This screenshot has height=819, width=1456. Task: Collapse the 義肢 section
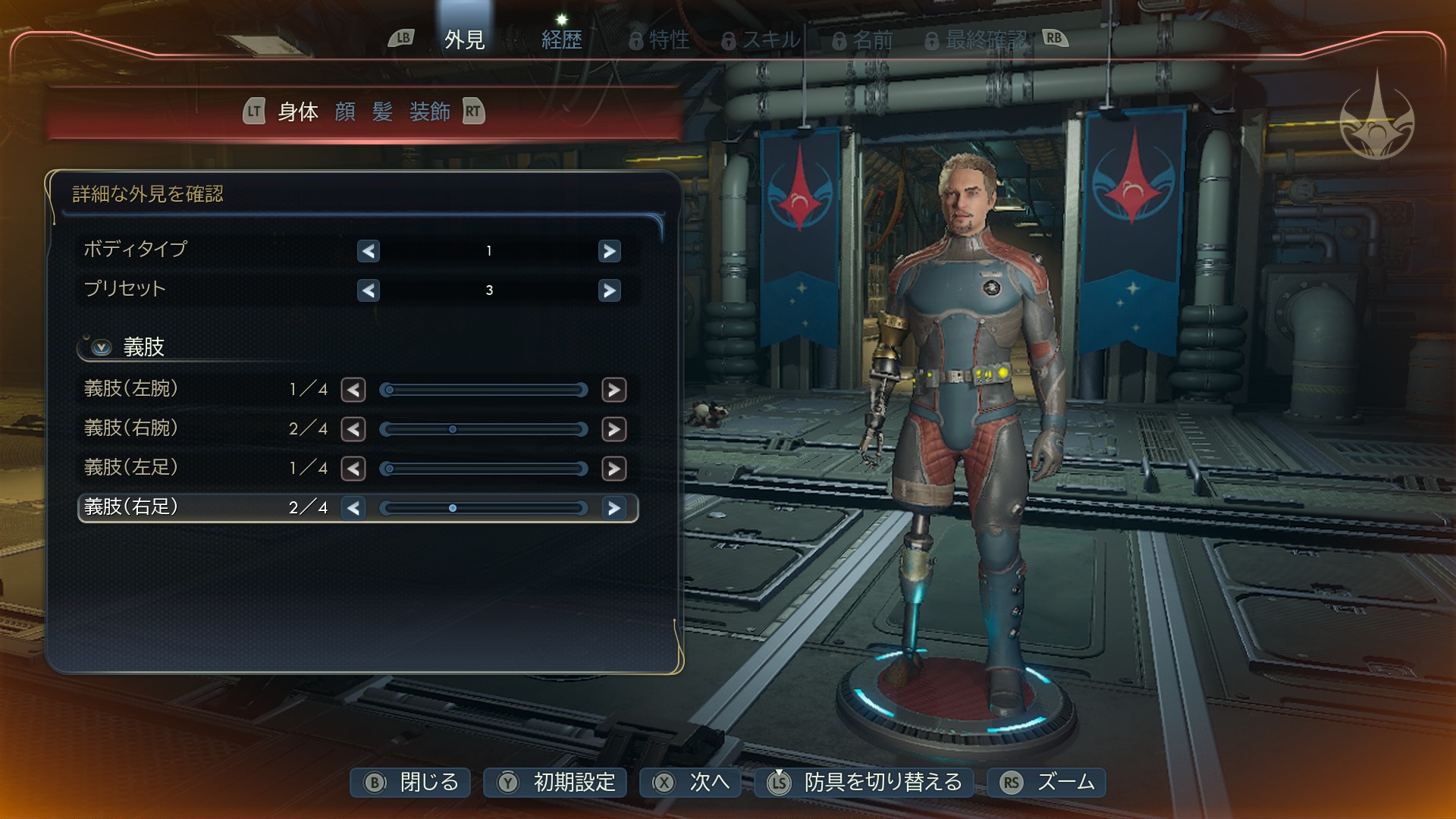click(102, 347)
